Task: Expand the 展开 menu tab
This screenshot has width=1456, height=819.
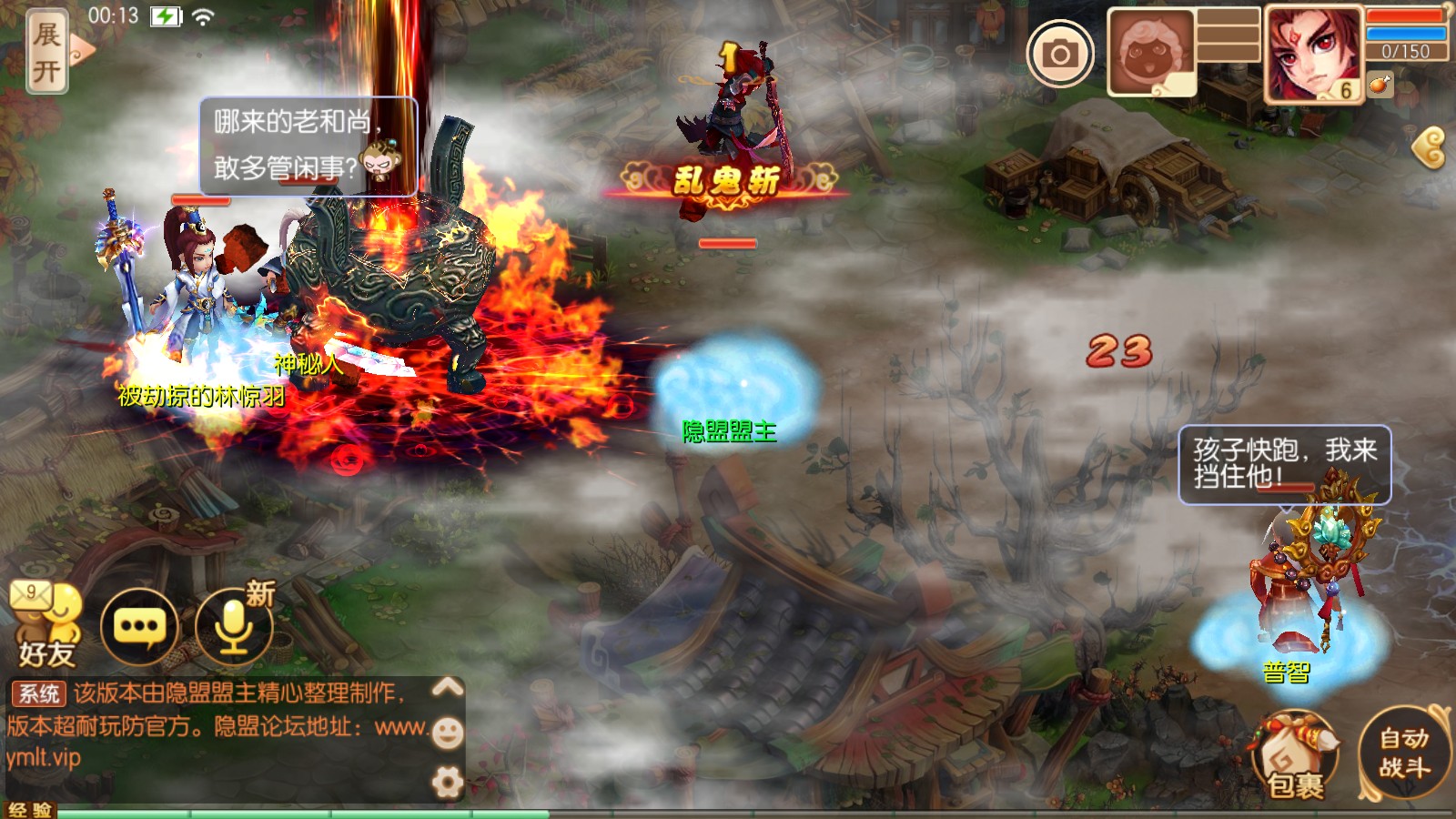Action: [47, 52]
